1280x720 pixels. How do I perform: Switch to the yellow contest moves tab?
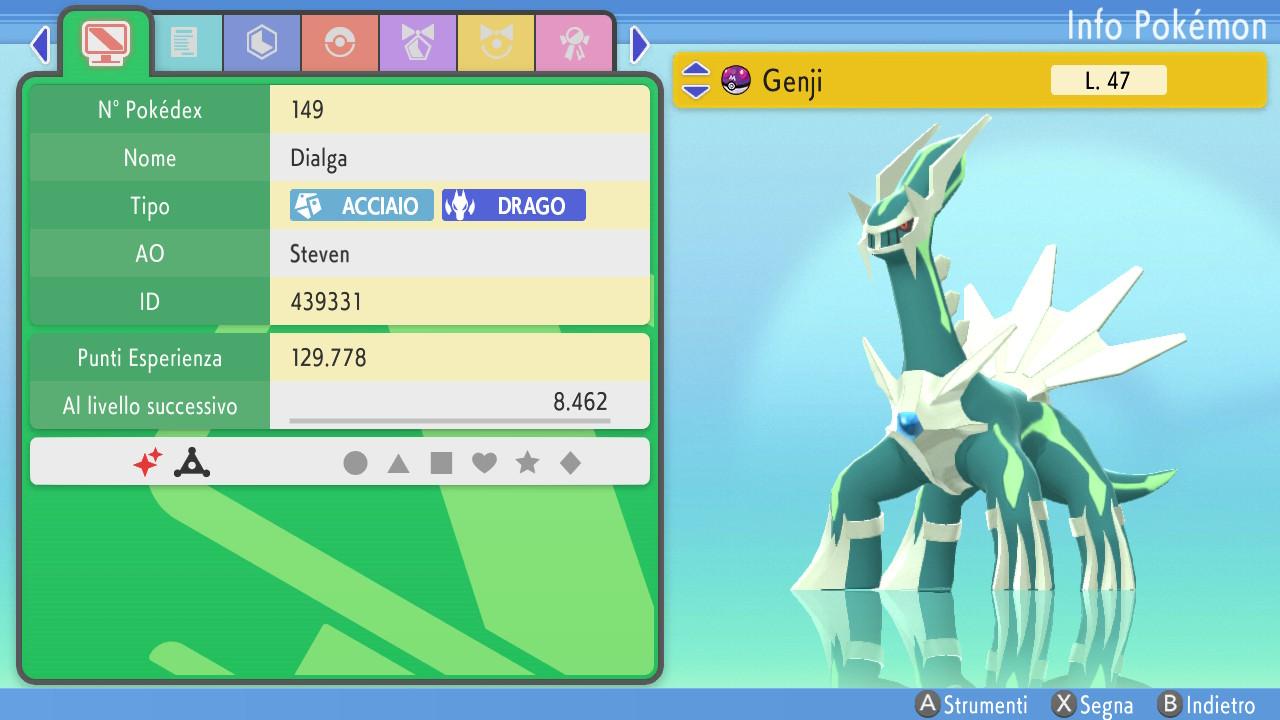pyautogui.click(x=496, y=42)
